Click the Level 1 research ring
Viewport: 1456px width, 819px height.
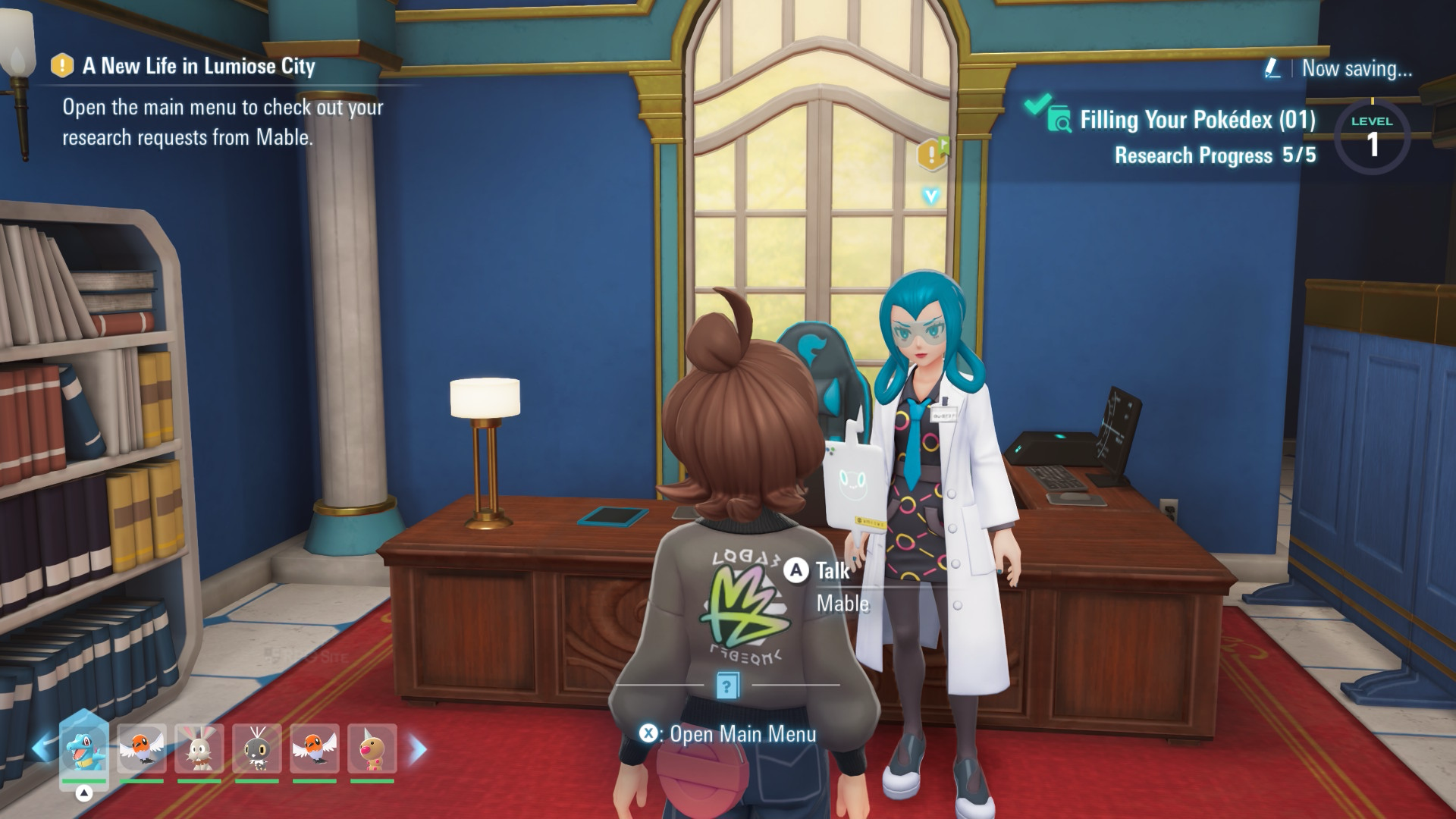coord(1371,136)
